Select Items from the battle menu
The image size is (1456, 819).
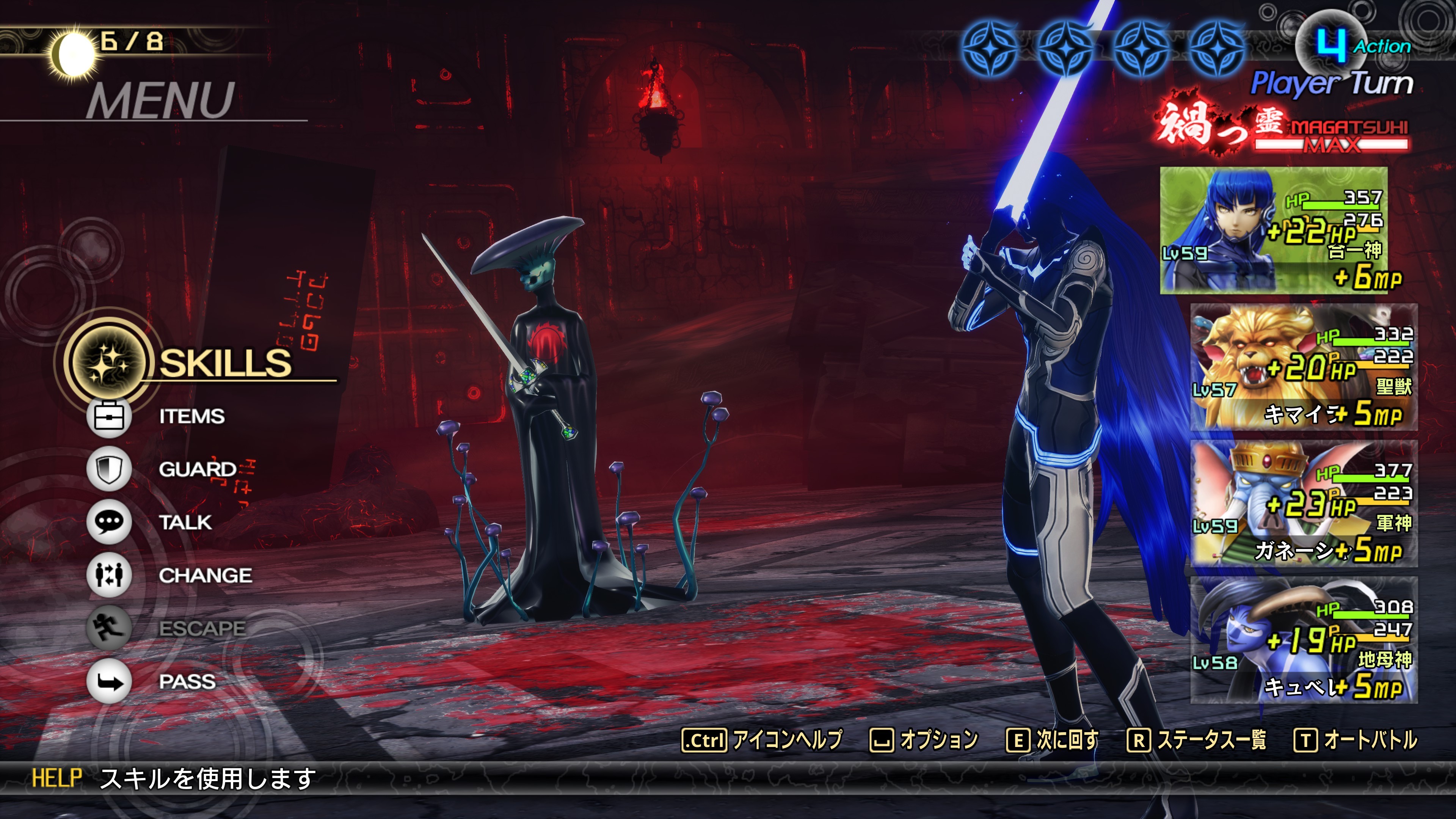point(191,417)
